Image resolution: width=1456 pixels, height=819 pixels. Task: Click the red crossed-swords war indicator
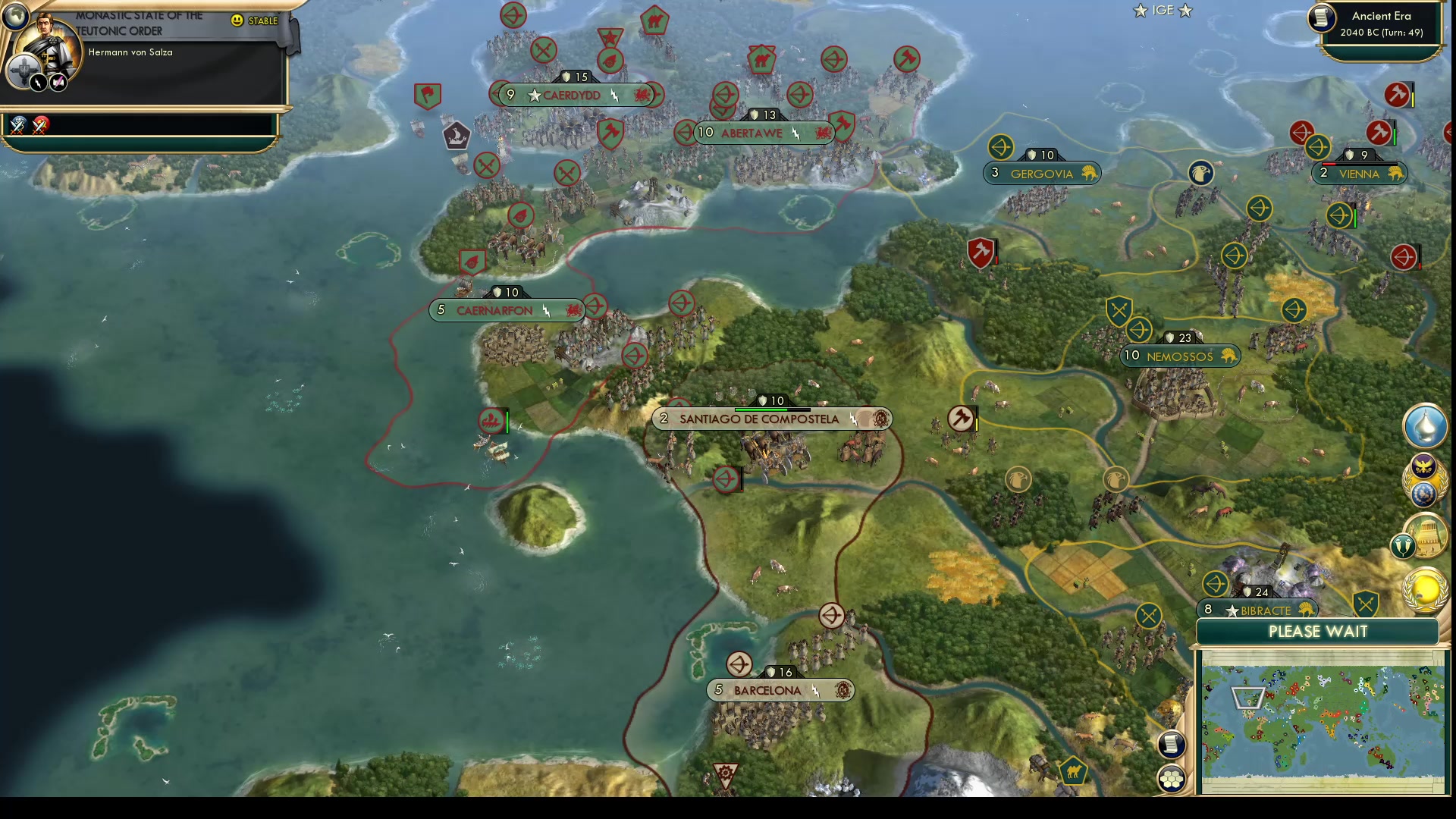pos(41,126)
